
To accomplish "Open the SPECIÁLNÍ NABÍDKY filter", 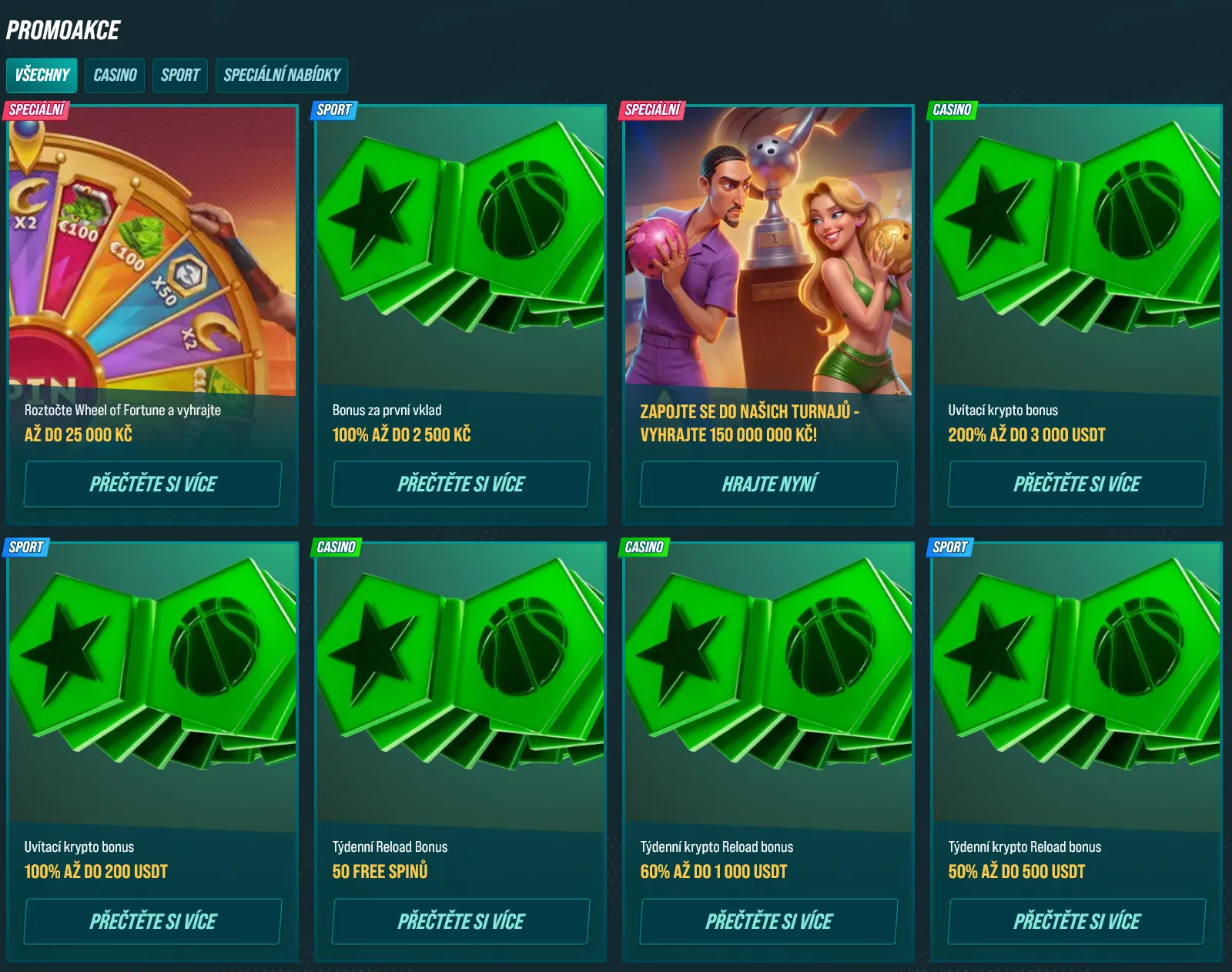I will click(x=283, y=75).
